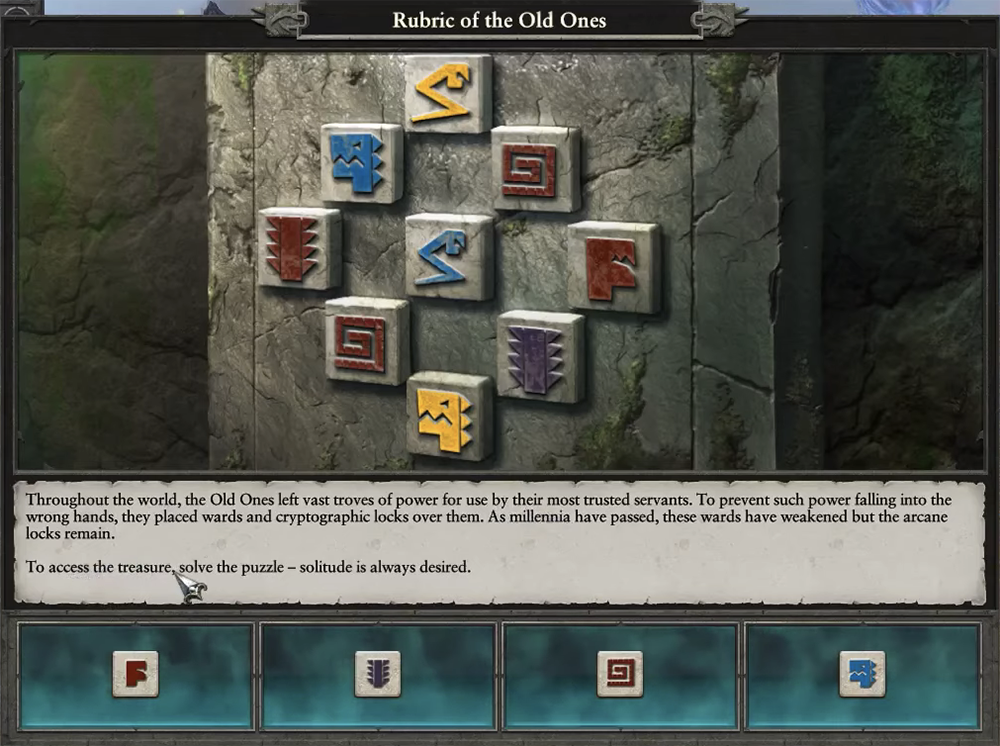Select the purple spiked totem answer panel
1000x746 pixels.
pyautogui.click(x=378, y=675)
